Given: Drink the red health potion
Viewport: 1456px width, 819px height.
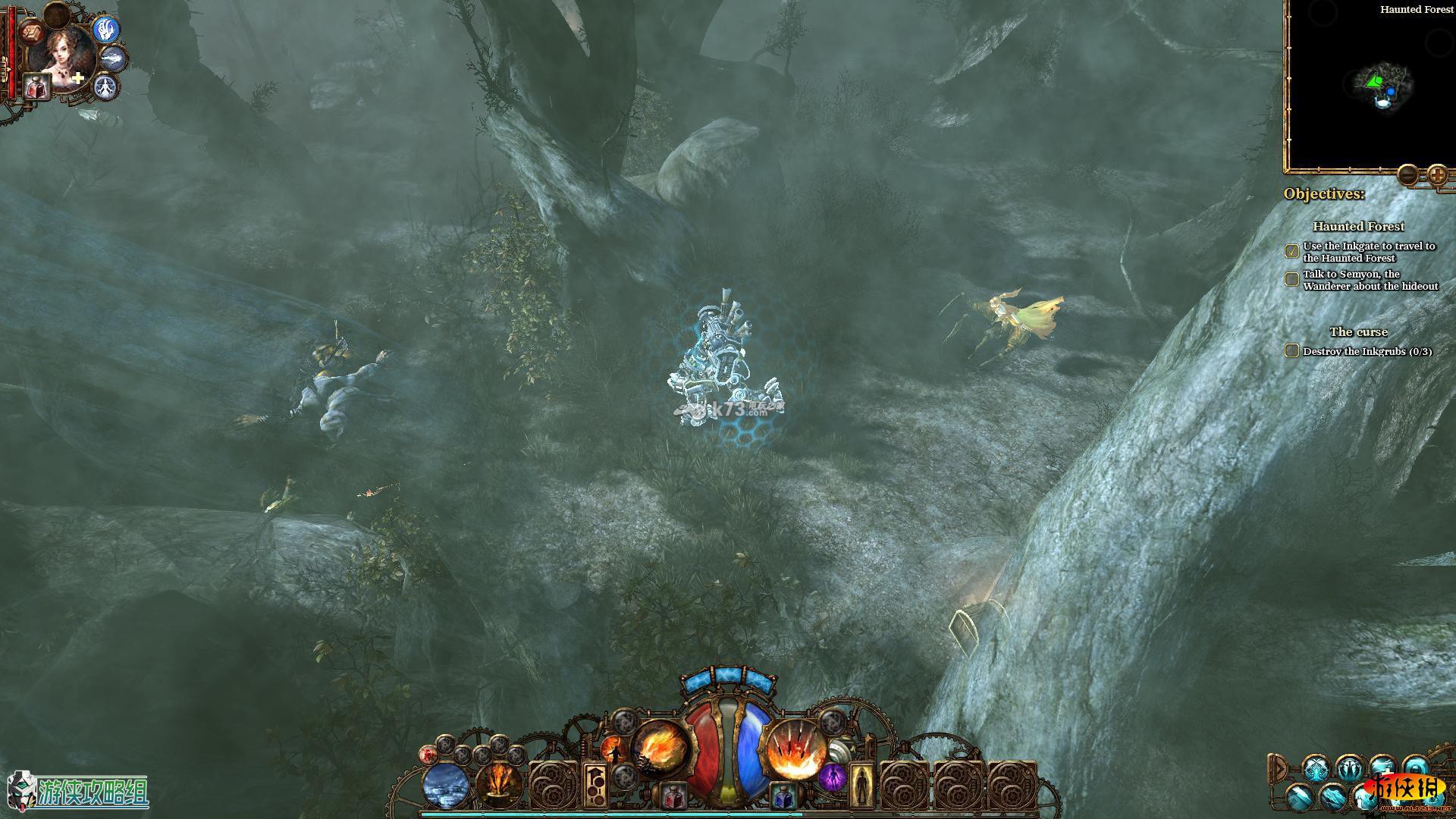Looking at the screenshot, I should pos(671,796).
